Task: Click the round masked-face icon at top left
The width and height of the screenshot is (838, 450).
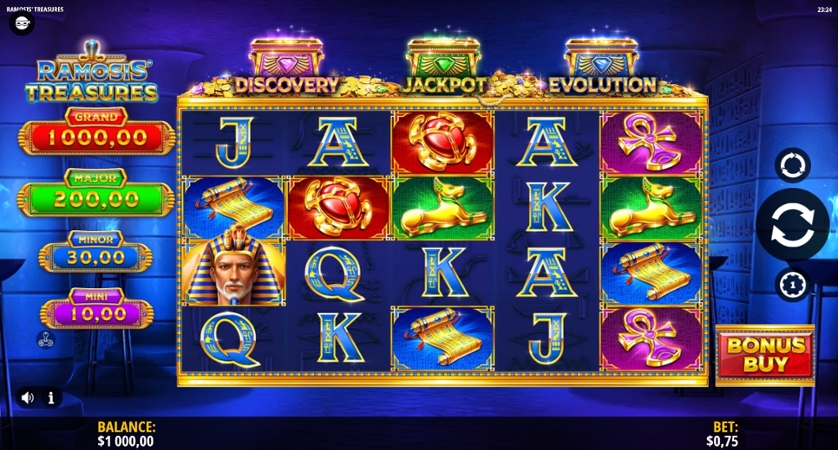Action: click(x=22, y=24)
